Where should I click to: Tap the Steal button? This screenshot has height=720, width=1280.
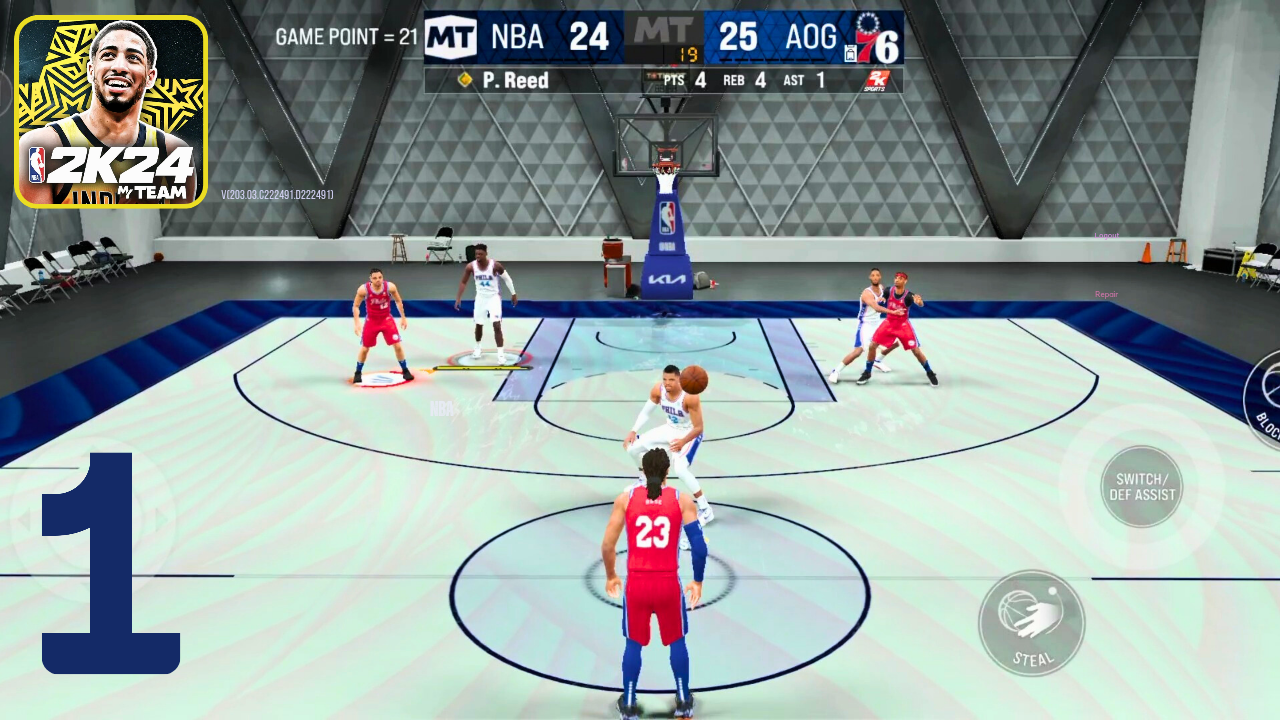(1031, 623)
